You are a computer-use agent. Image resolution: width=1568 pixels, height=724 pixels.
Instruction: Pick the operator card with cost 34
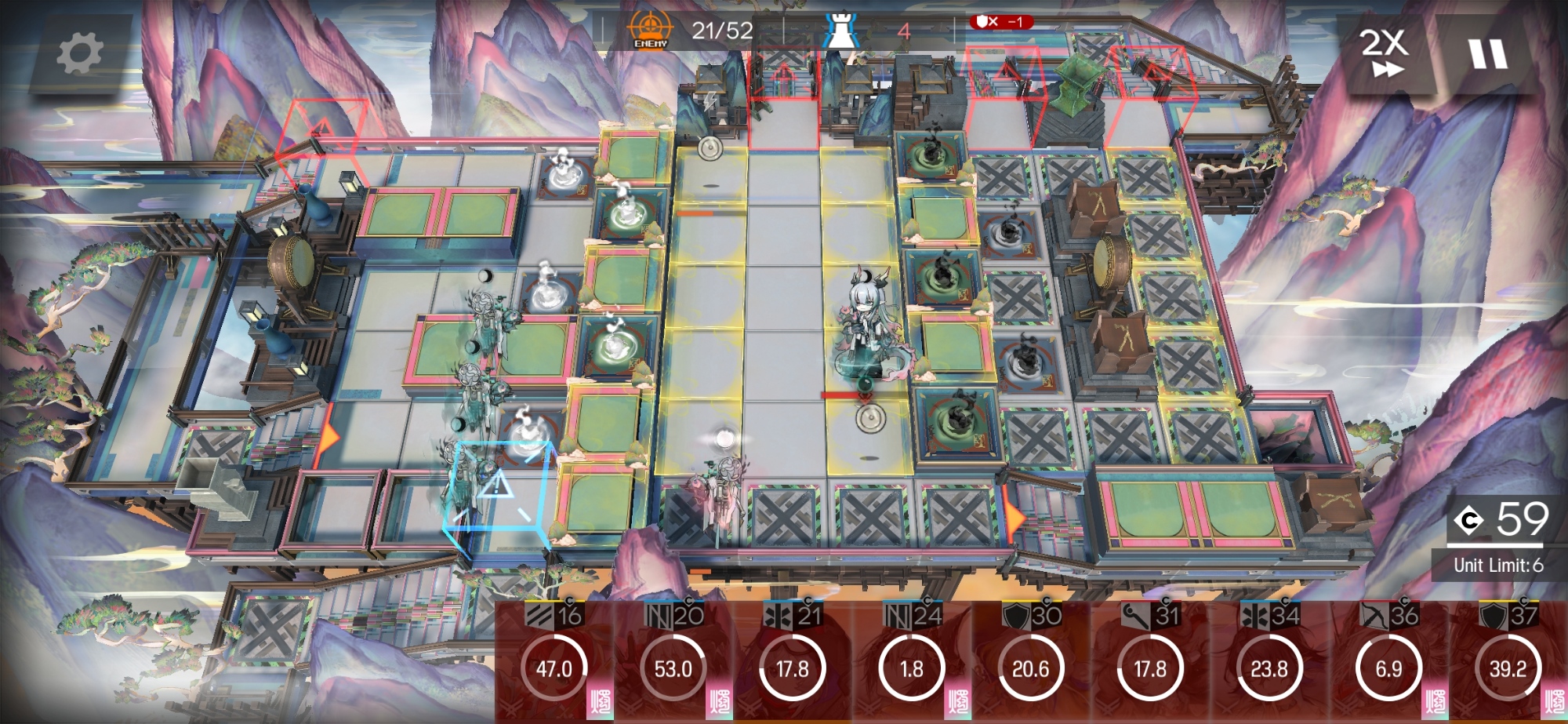1269,663
